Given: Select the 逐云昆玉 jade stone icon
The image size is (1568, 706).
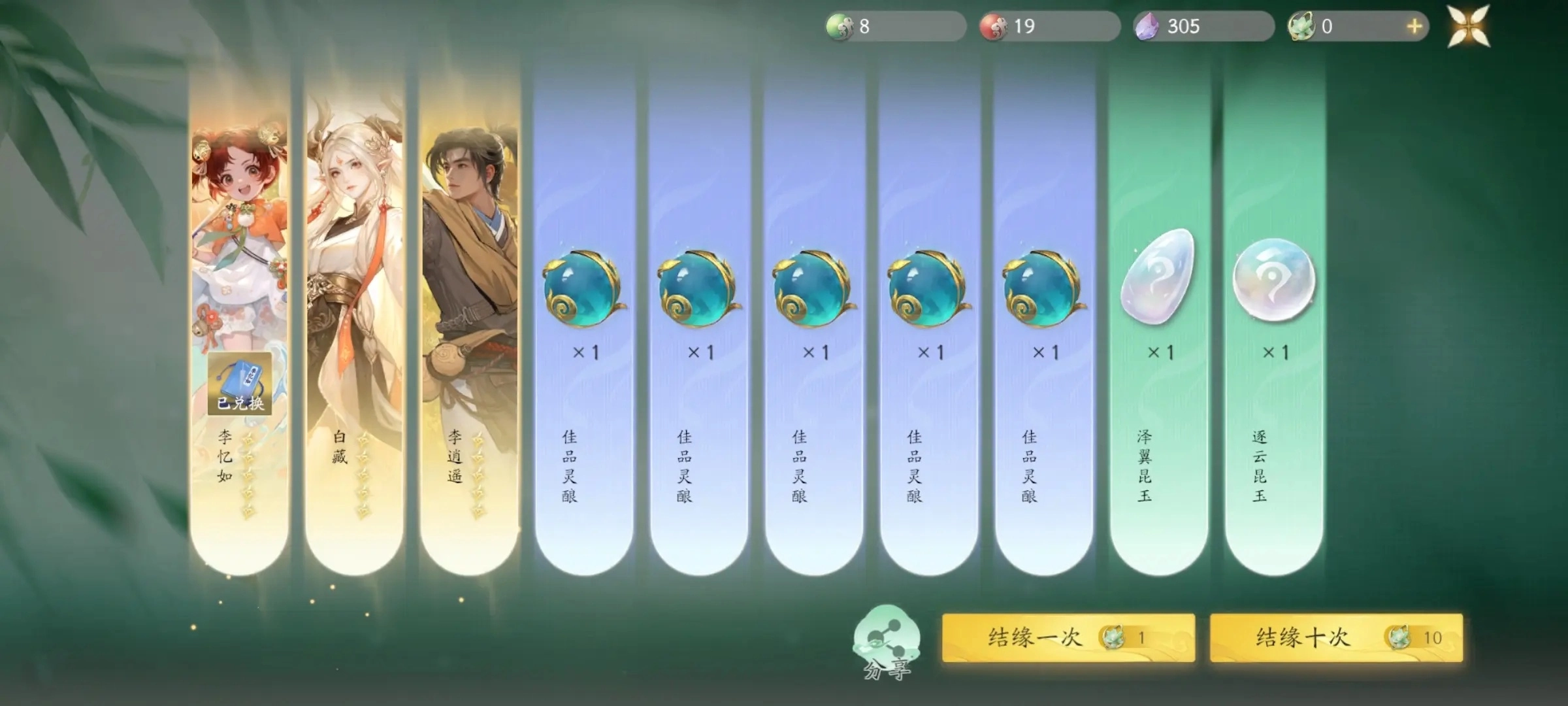Looking at the screenshot, I should click(x=1273, y=281).
